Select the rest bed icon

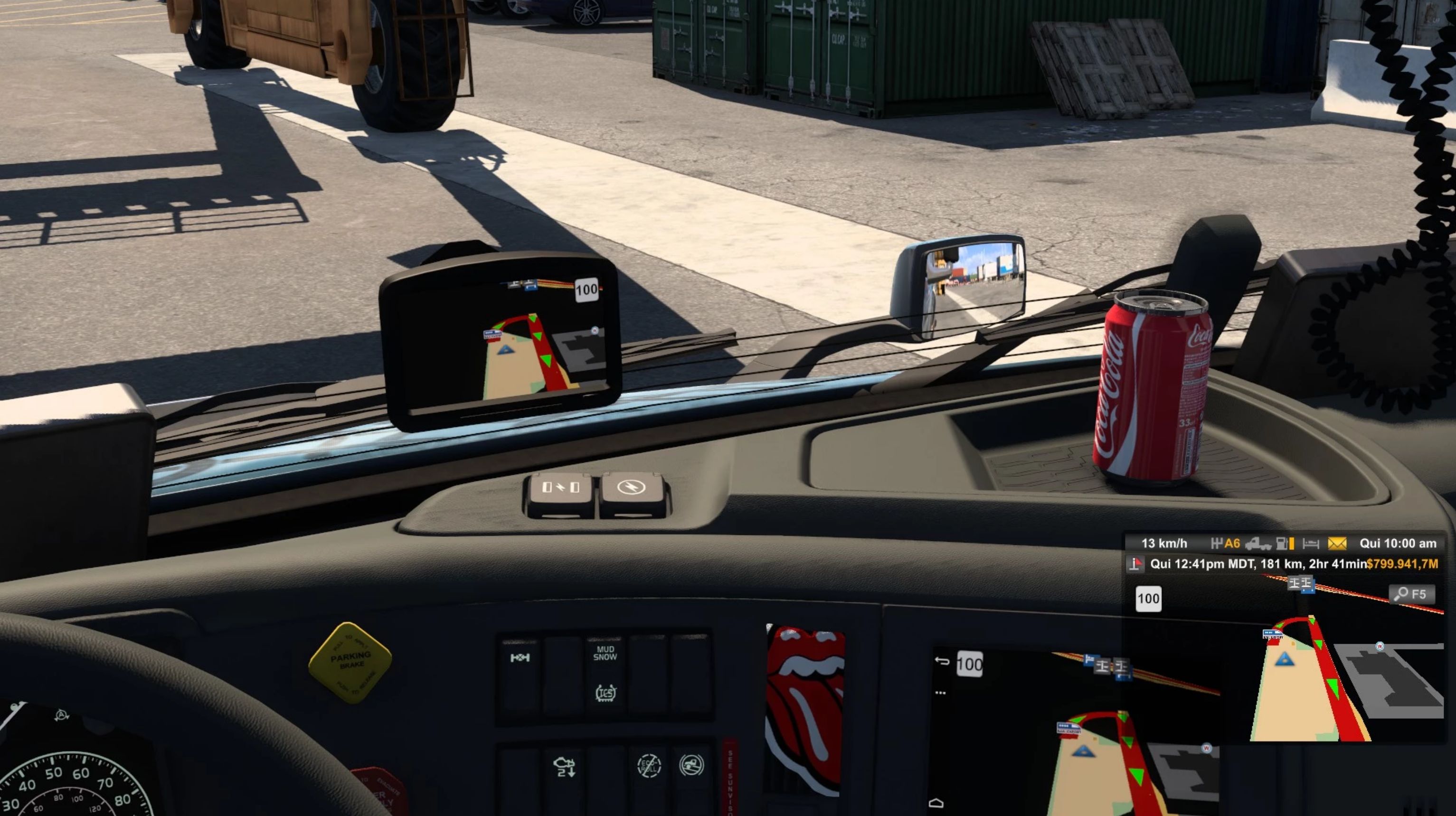1310,544
